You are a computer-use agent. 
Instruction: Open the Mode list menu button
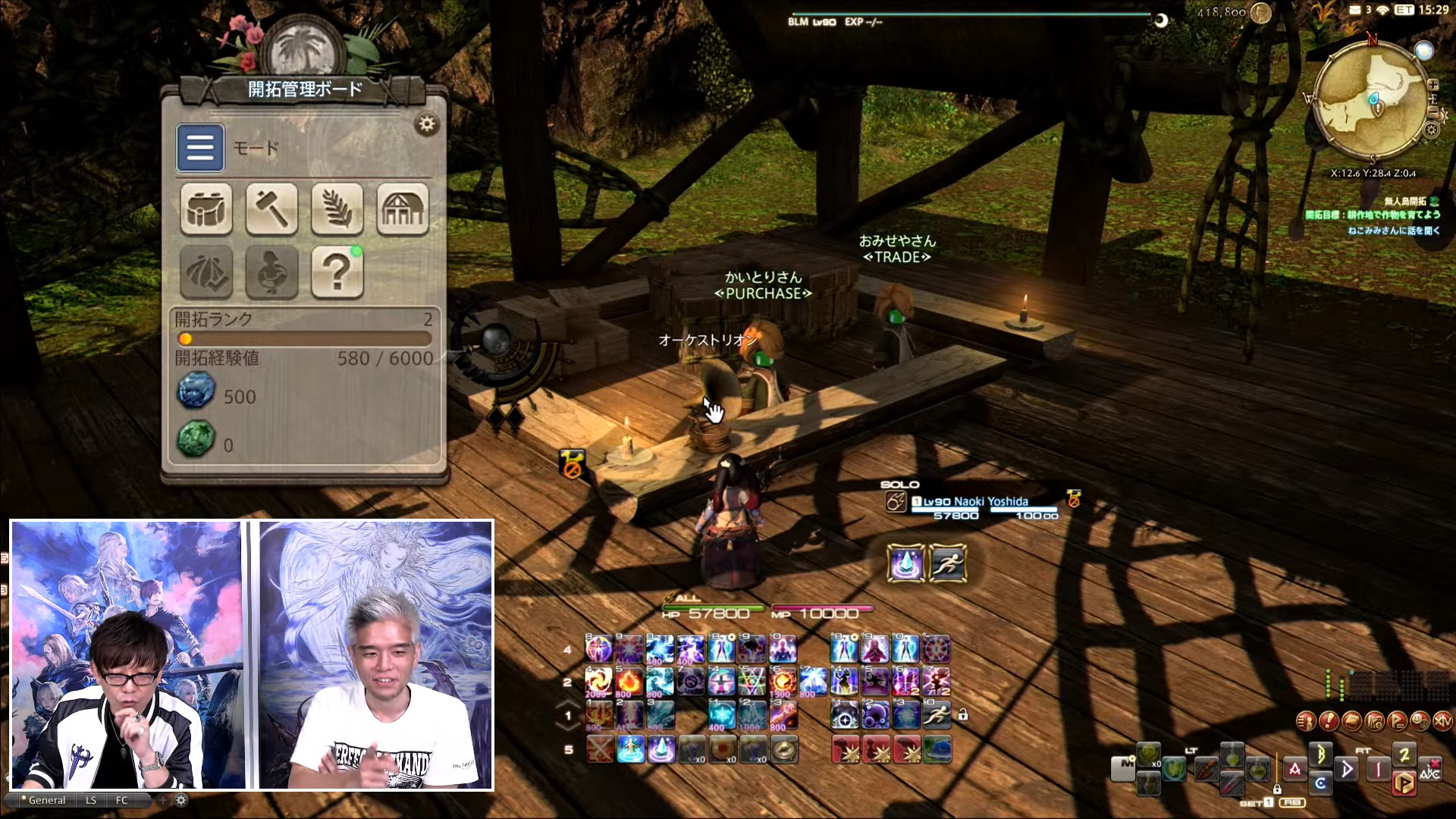(x=200, y=148)
